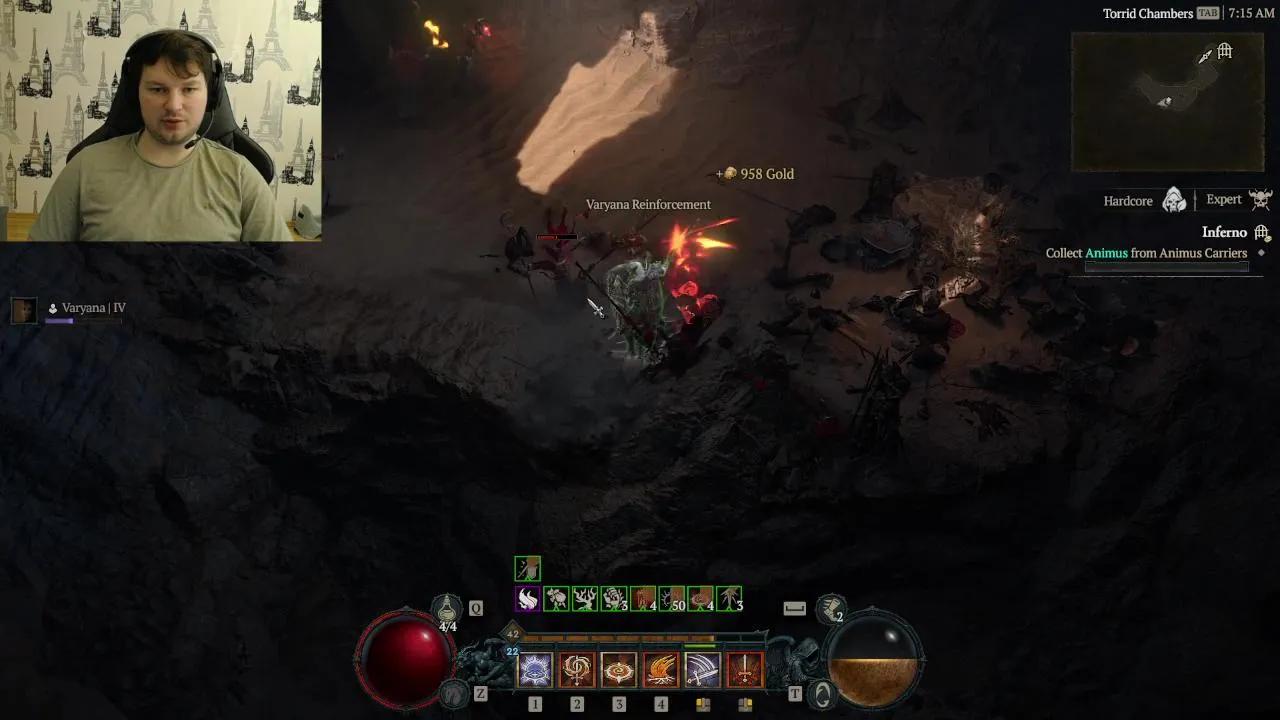Drink the healing potion
1280x720 pixels.
click(447, 608)
